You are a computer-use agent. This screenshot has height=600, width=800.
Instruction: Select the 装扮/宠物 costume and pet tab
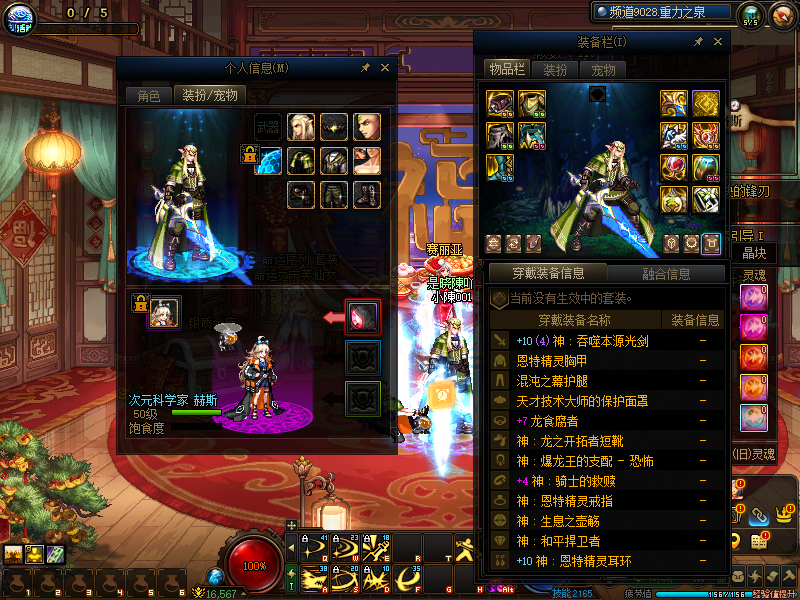210,96
